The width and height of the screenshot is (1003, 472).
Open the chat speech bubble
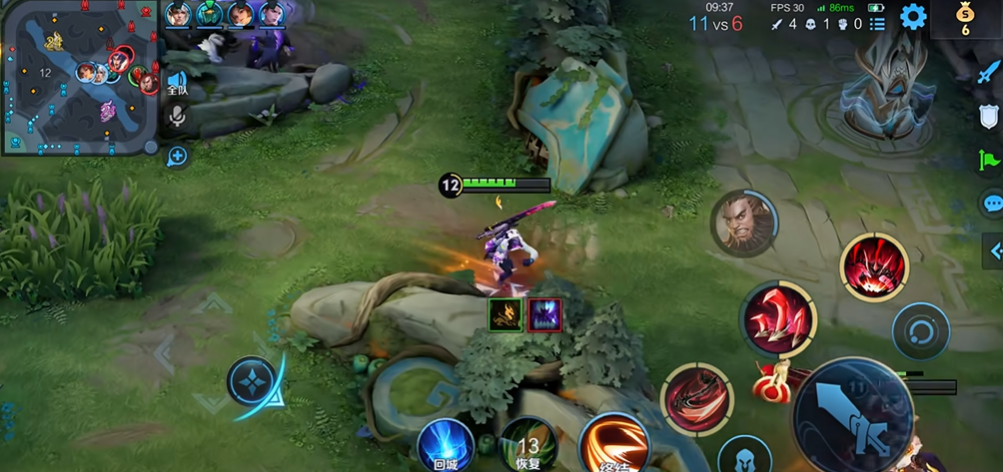(991, 203)
